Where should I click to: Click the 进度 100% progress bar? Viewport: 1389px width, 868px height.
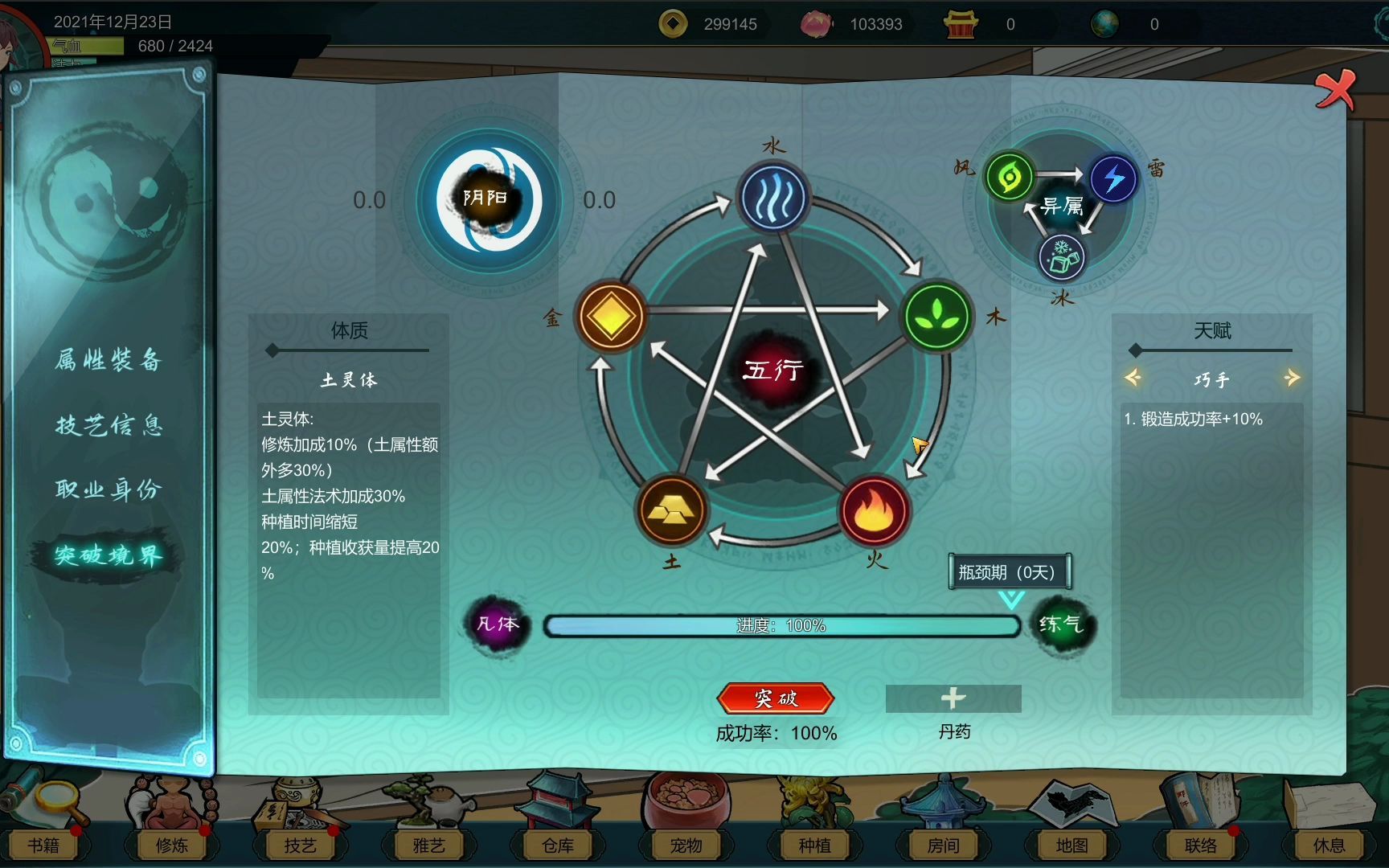780,624
